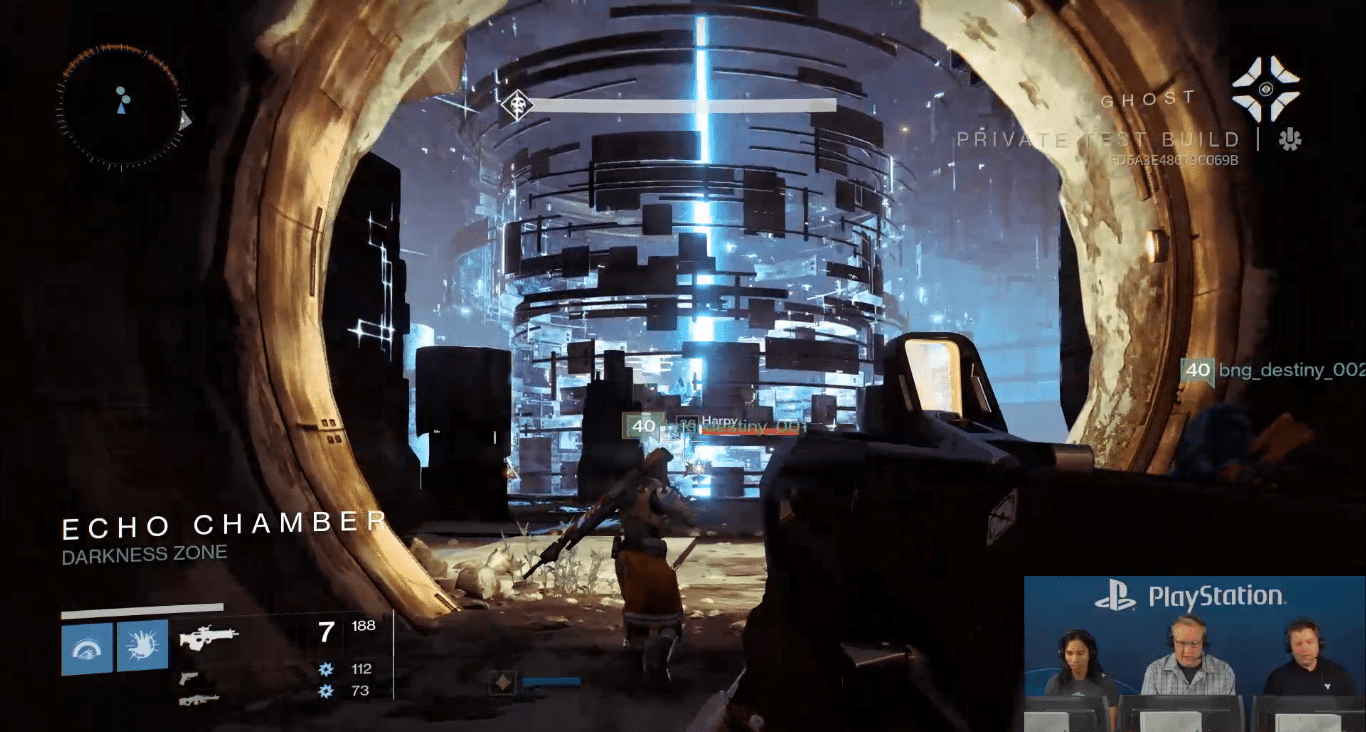Activate the dome-shaped grenade ability icon
The image size is (1366, 732).
tap(87, 646)
